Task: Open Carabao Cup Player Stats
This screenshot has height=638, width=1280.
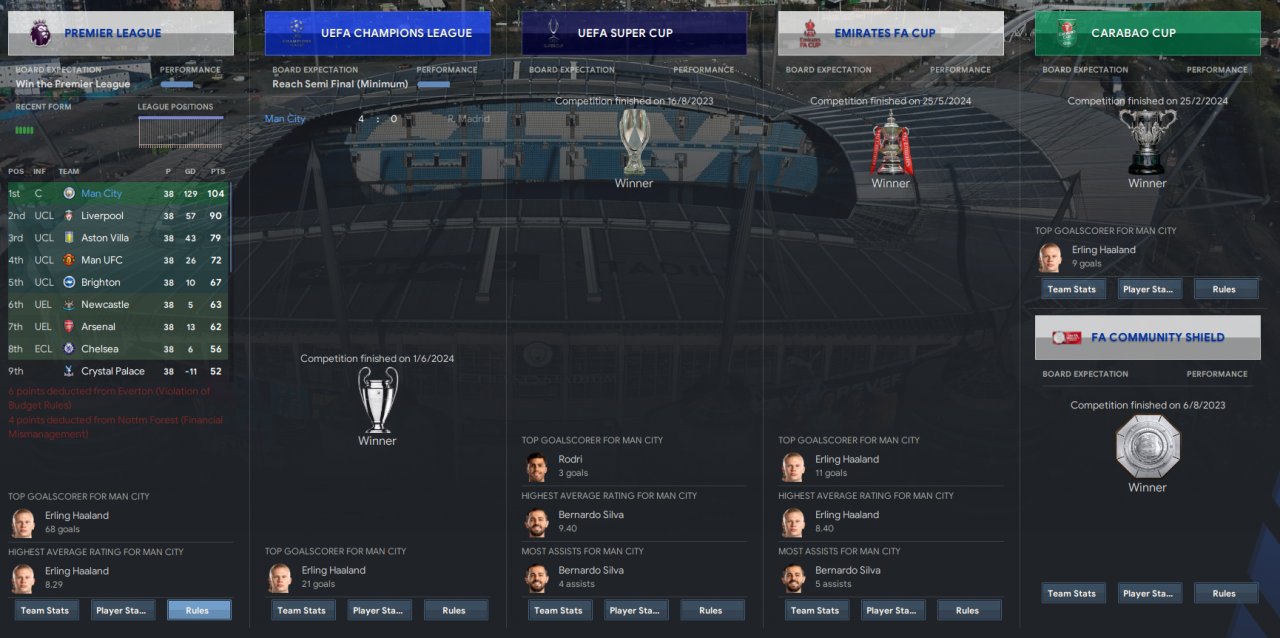Action: point(1149,289)
